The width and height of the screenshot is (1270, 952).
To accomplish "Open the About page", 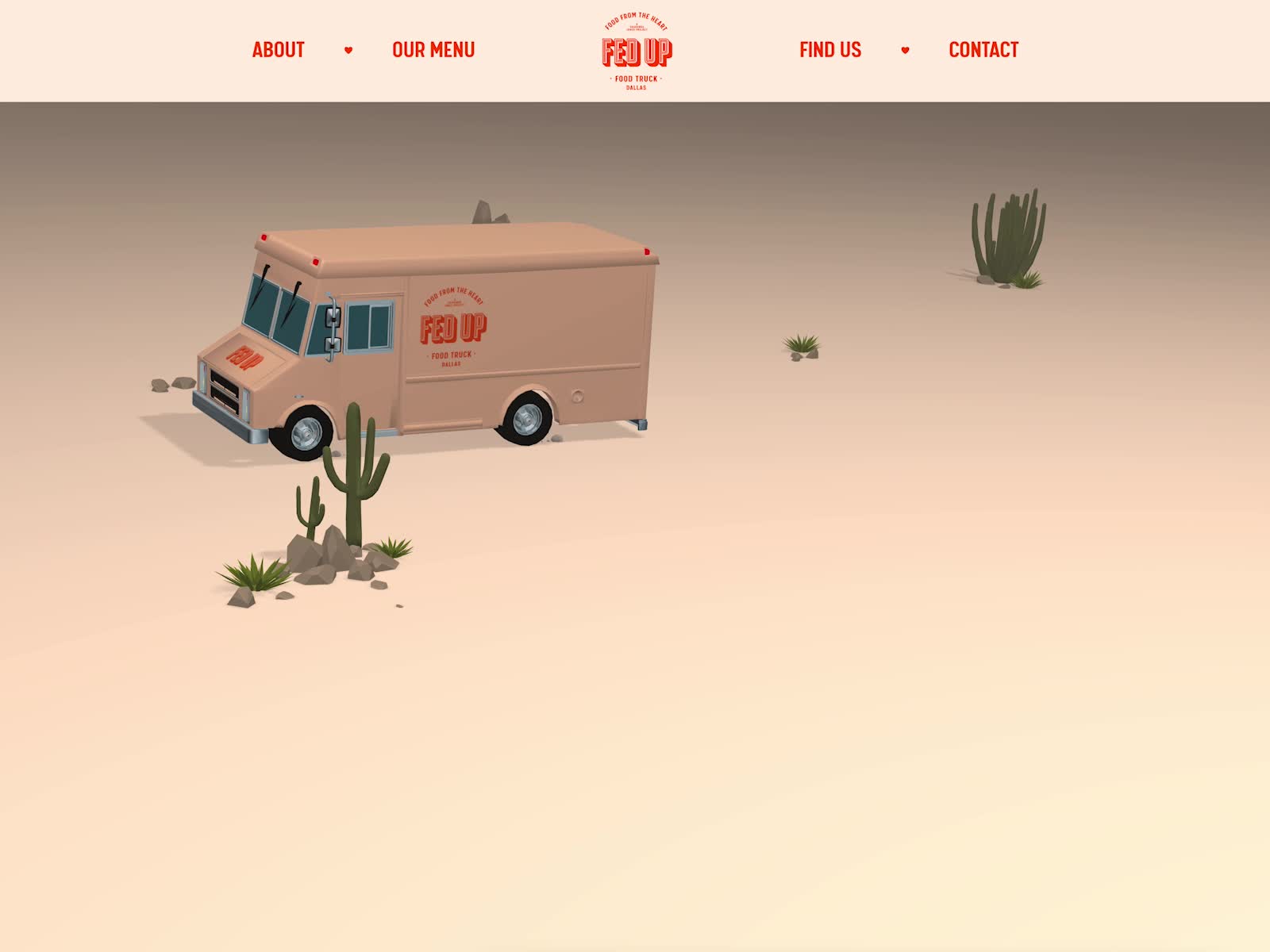I will (277, 49).
